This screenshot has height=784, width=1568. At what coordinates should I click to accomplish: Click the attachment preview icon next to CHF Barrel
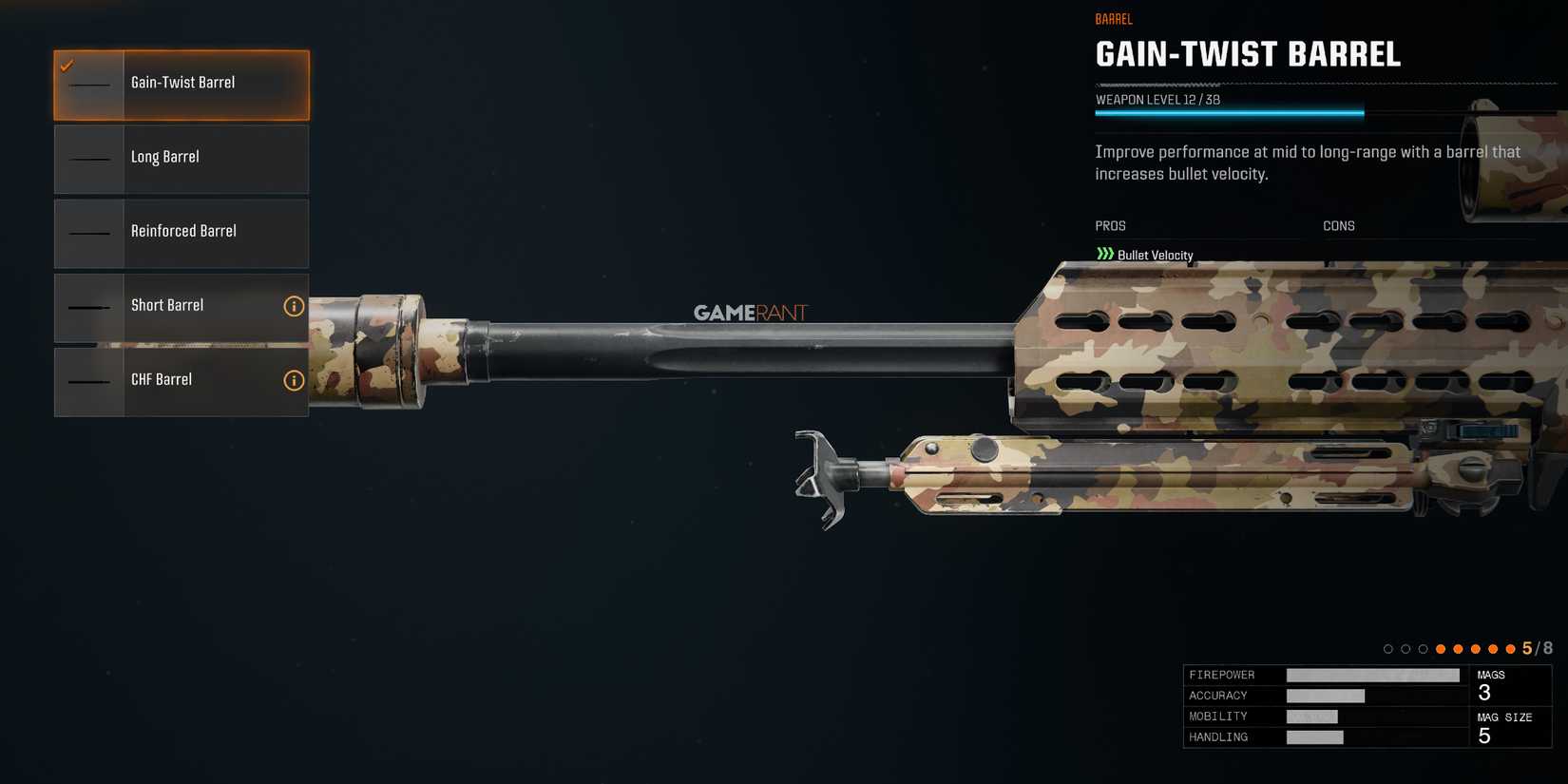tap(89, 381)
